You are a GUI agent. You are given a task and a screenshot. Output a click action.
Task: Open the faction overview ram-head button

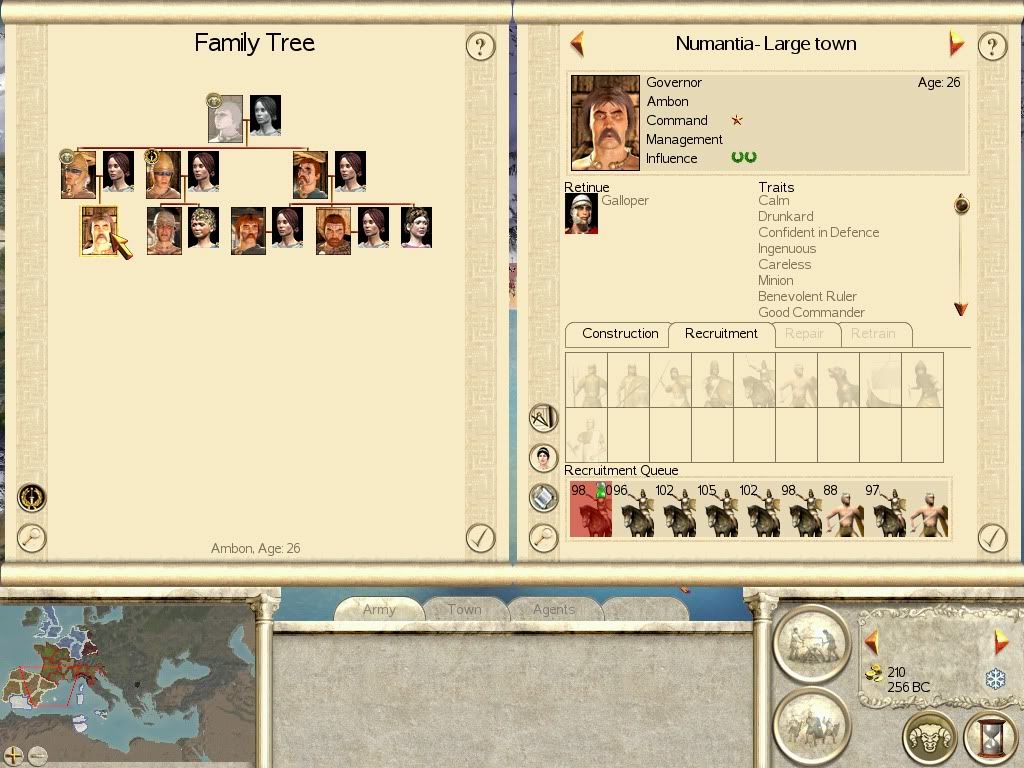click(930, 739)
